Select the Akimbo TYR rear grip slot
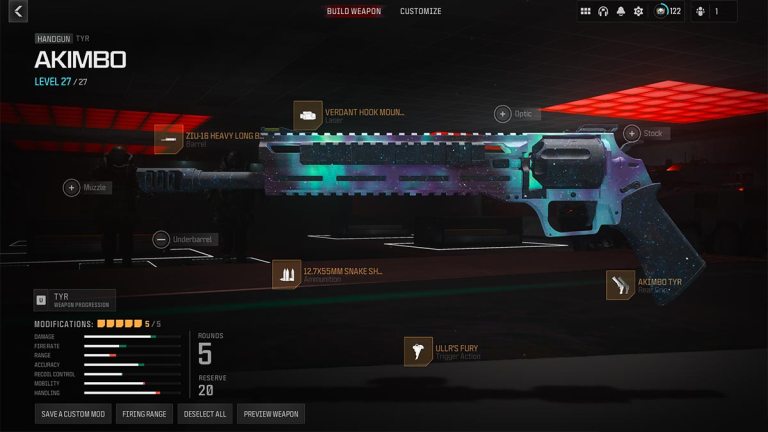 tap(620, 285)
